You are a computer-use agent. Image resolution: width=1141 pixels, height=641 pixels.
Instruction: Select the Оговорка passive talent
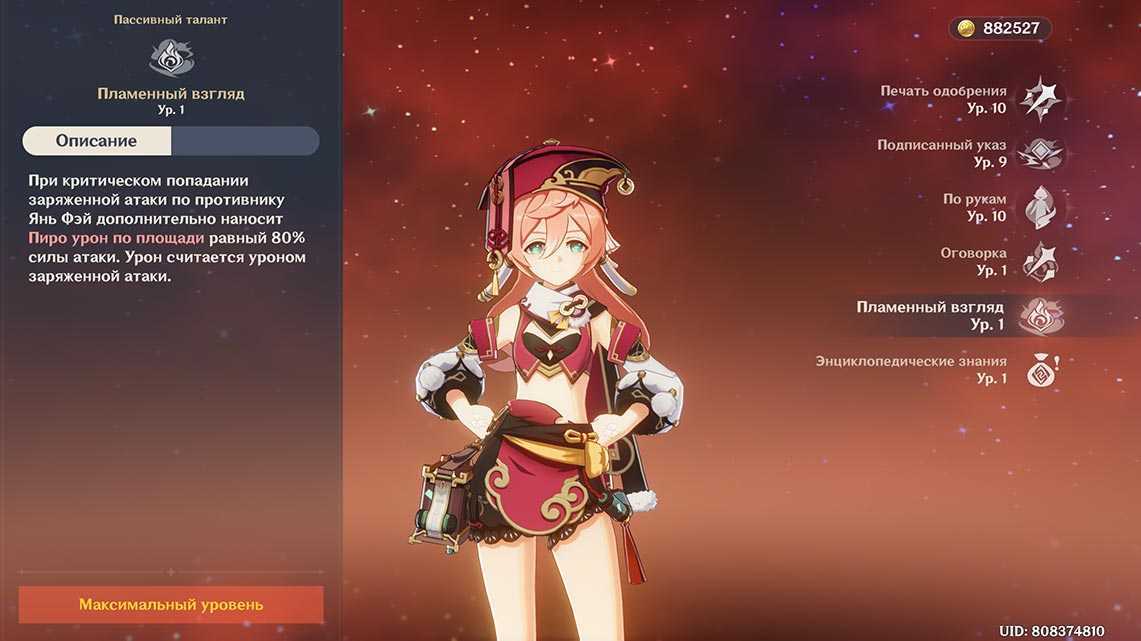(x=1040, y=261)
